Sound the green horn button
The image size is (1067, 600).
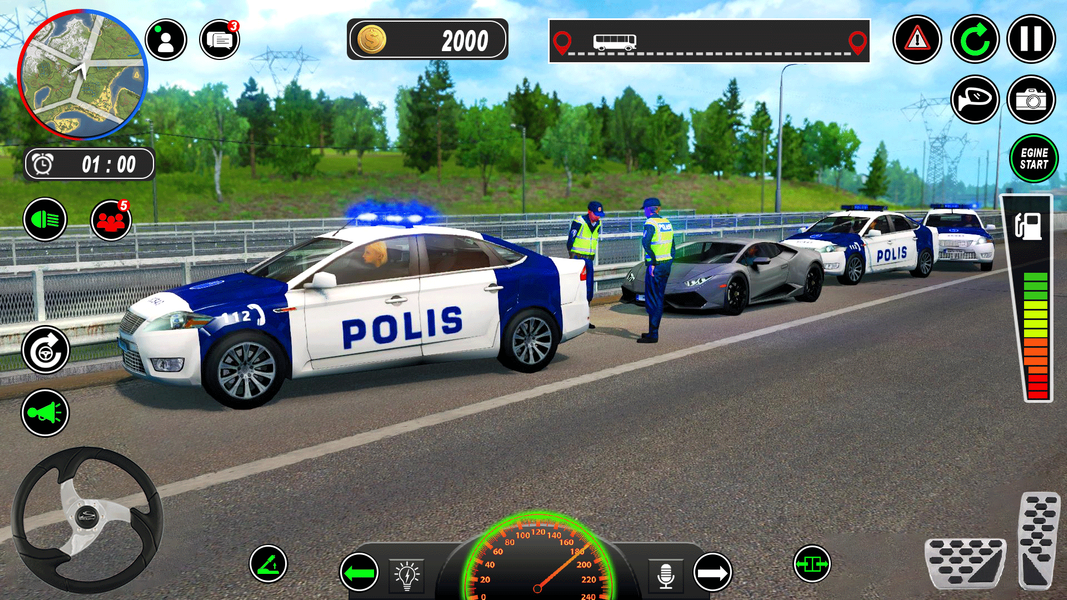point(46,411)
